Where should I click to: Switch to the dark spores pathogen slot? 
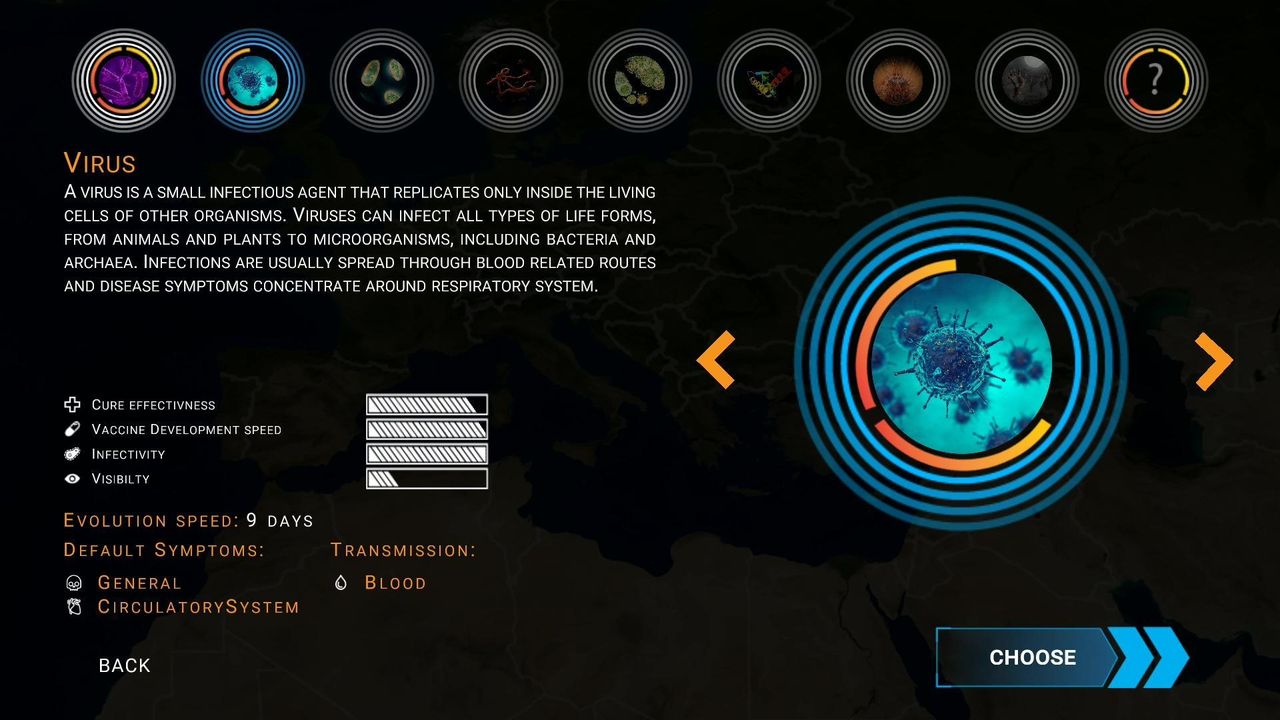click(x=1025, y=80)
